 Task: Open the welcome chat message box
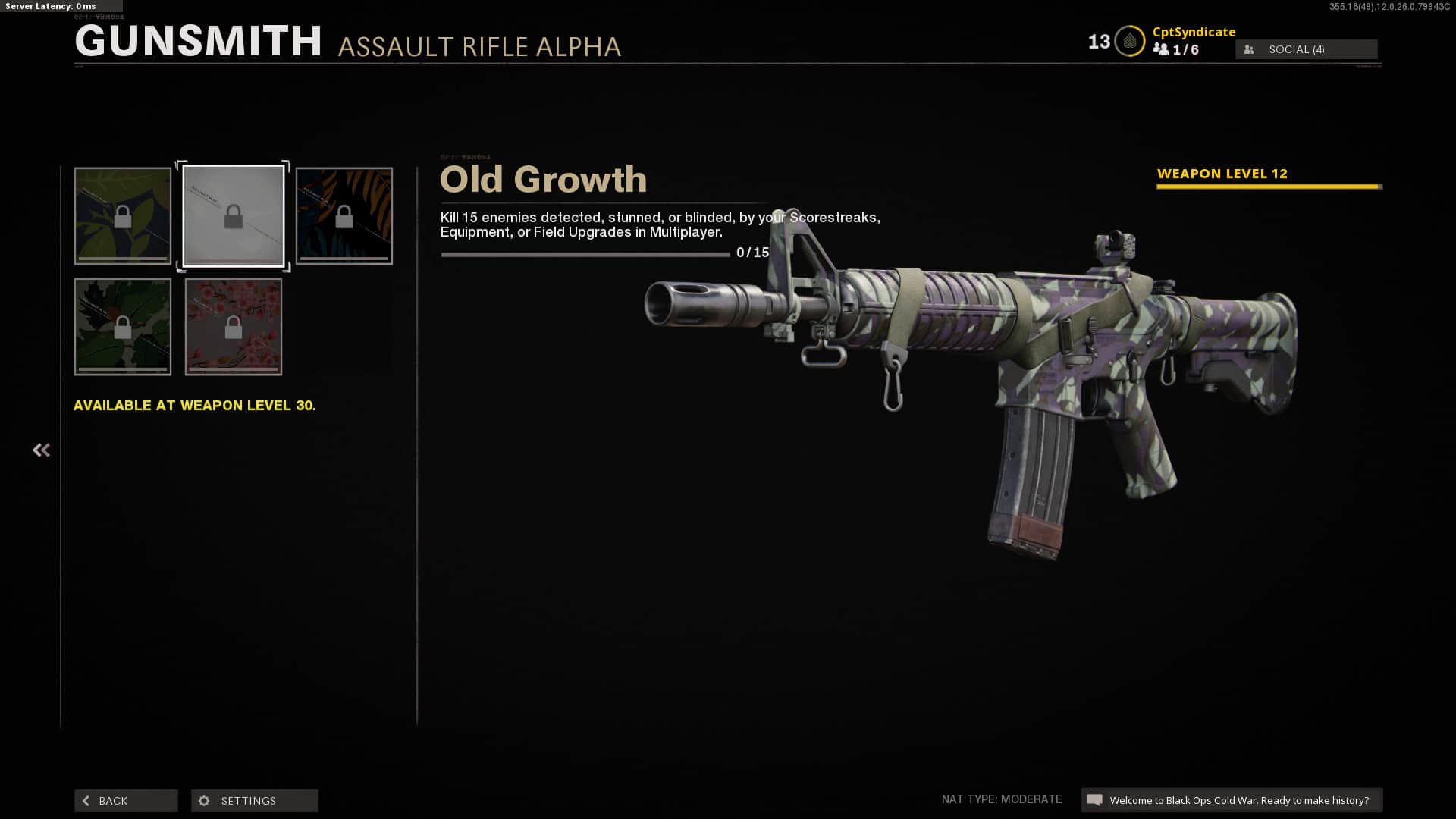[x=1232, y=800]
